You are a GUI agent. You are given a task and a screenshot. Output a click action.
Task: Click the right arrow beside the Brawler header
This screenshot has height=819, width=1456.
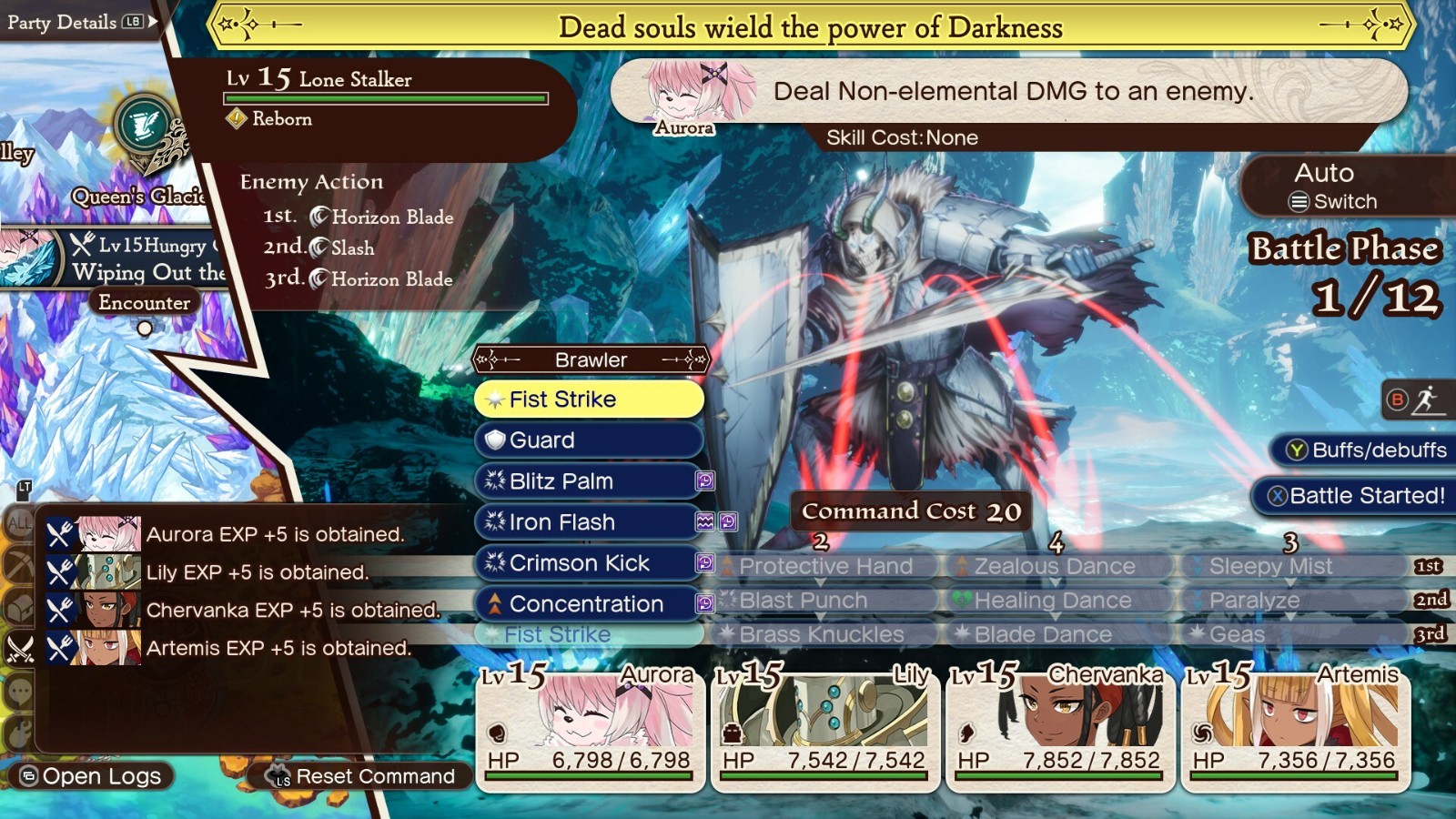695,359
